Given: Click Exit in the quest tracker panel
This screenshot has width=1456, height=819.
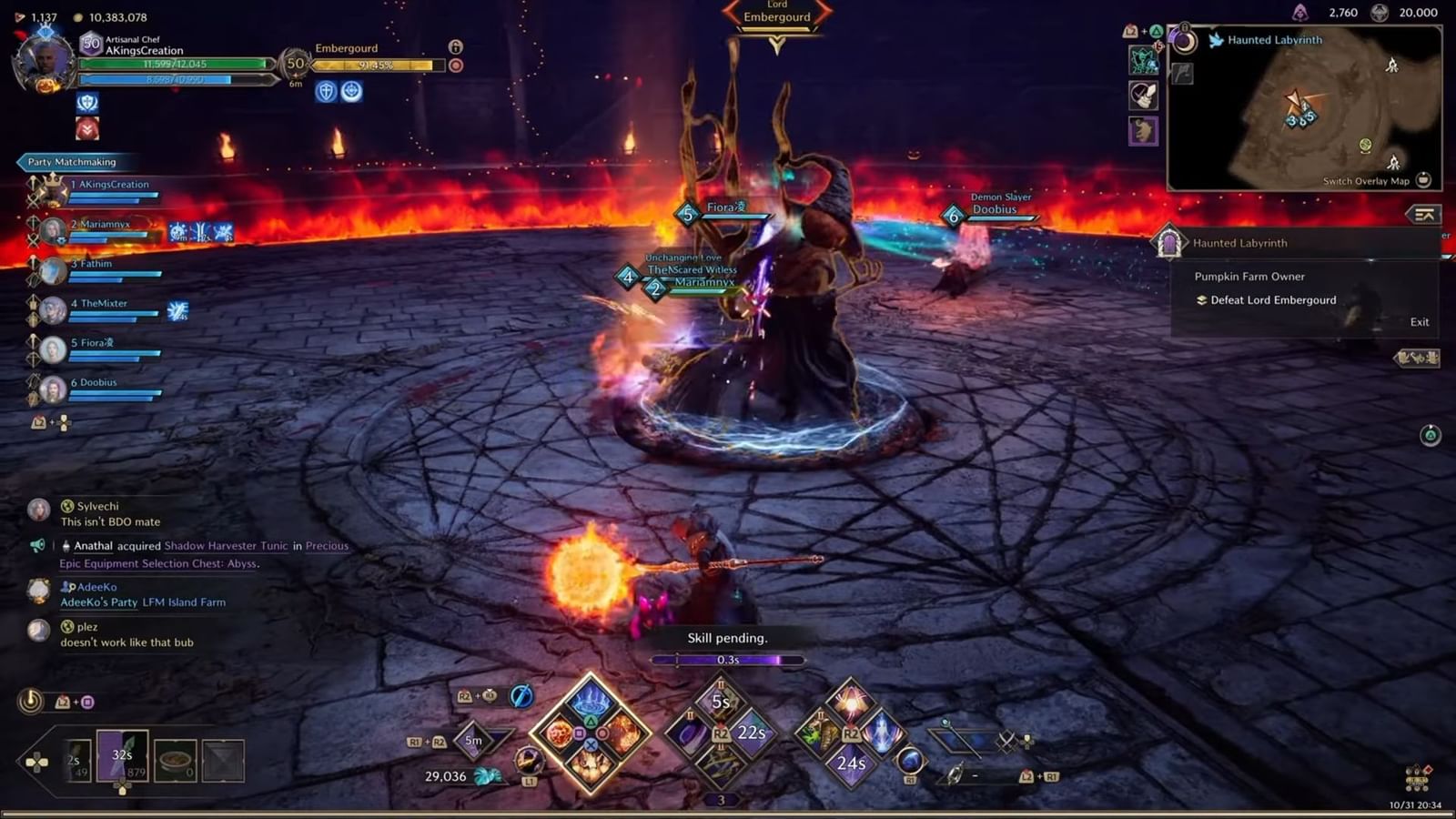Looking at the screenshot, I should point(1419,321).
